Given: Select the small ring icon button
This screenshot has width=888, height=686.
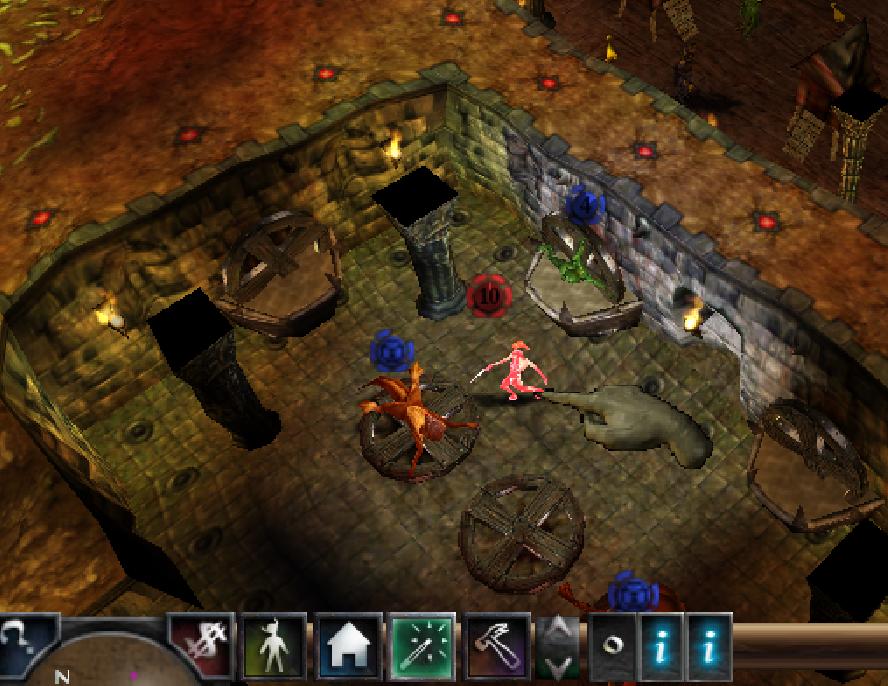Looking at the screenshot, I should pos(611,645).
